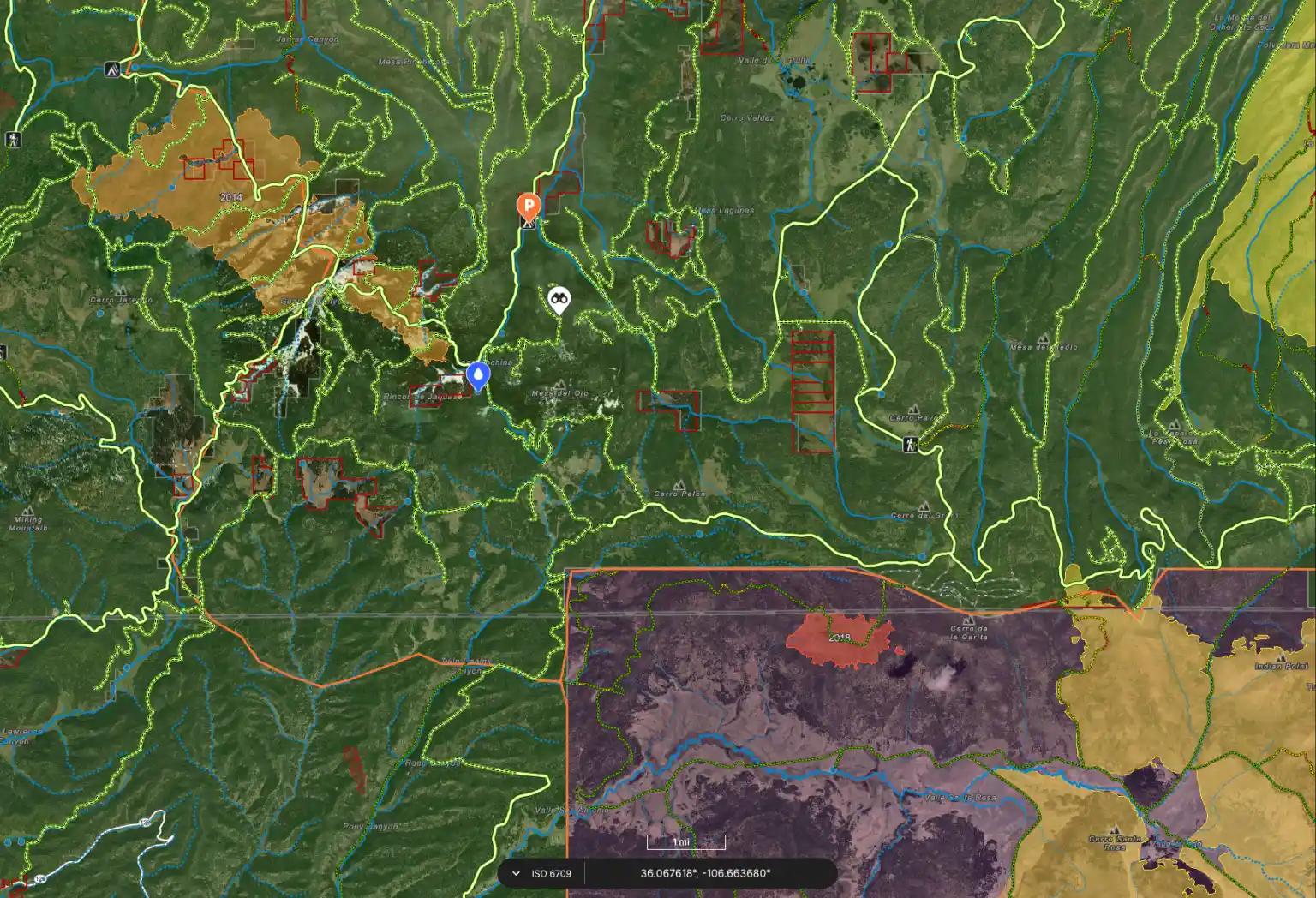Screen dimensions: 1316x898
Task: Click the lean-to shelter icon by the northwest river
Action: pos(112,69)
